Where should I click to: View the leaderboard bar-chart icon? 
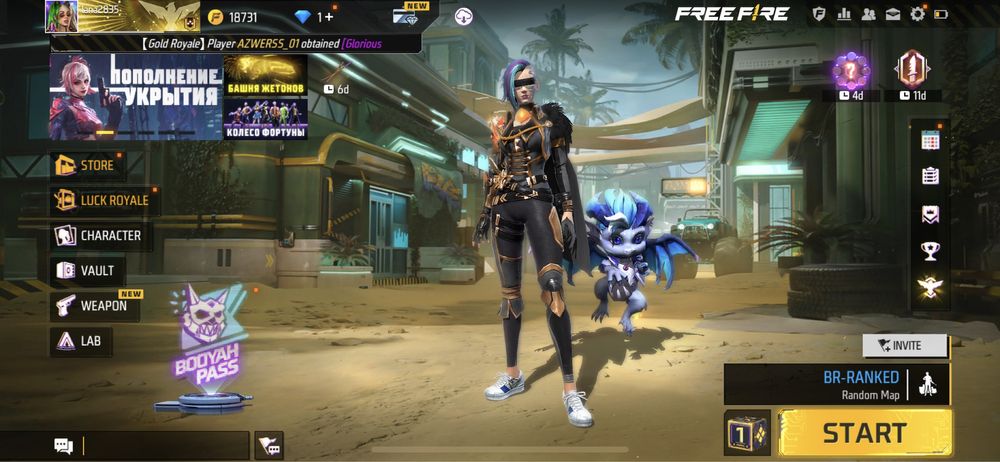coord(844,14)
